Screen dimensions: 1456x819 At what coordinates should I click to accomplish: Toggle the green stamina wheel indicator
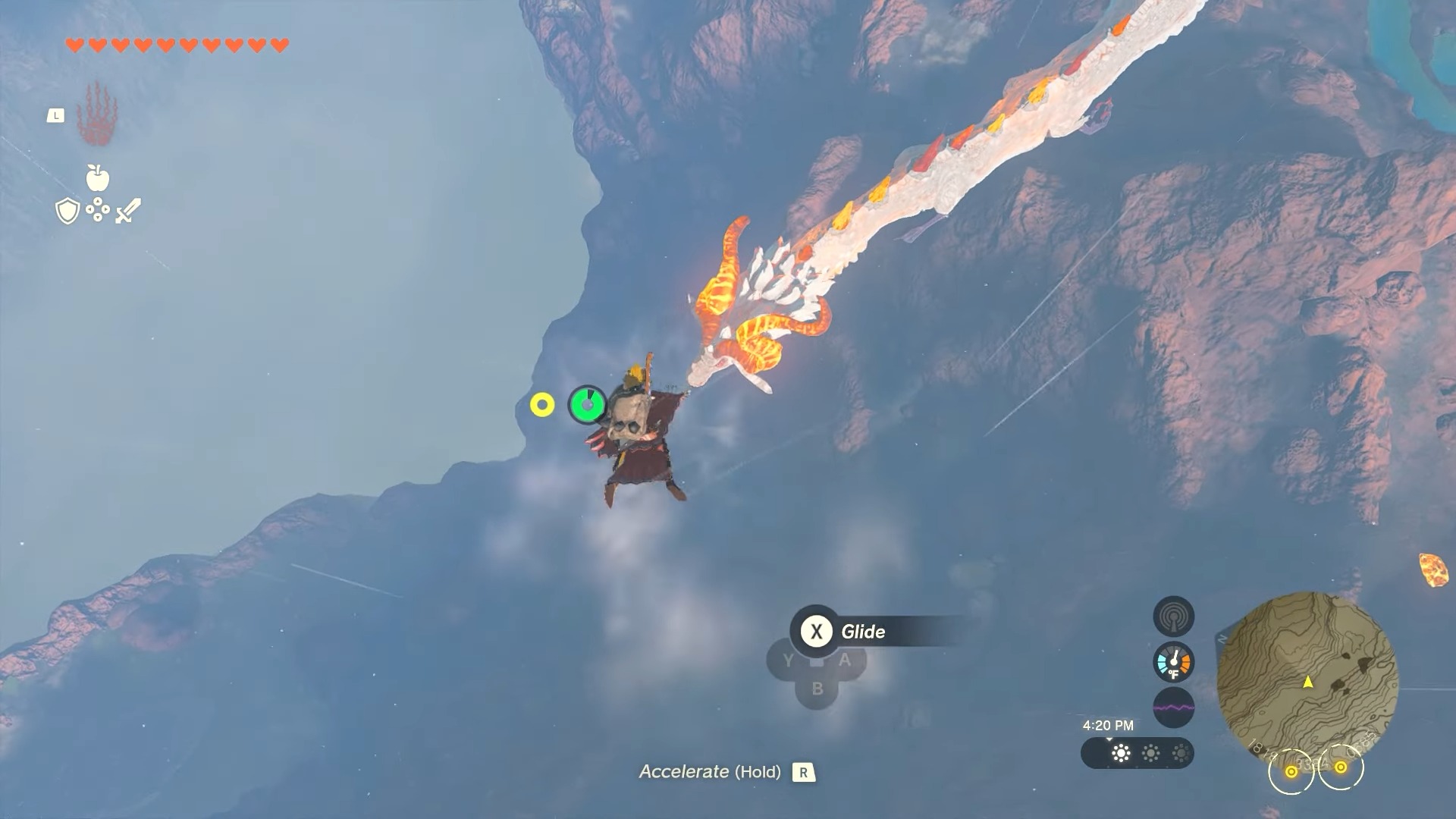[x=588, y=406]
